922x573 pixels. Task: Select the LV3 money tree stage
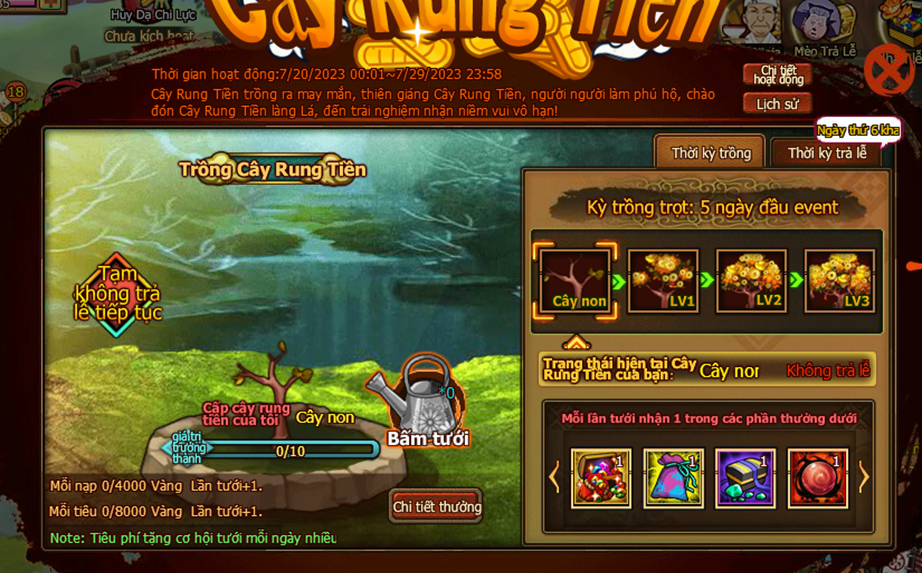coord(840,281)
